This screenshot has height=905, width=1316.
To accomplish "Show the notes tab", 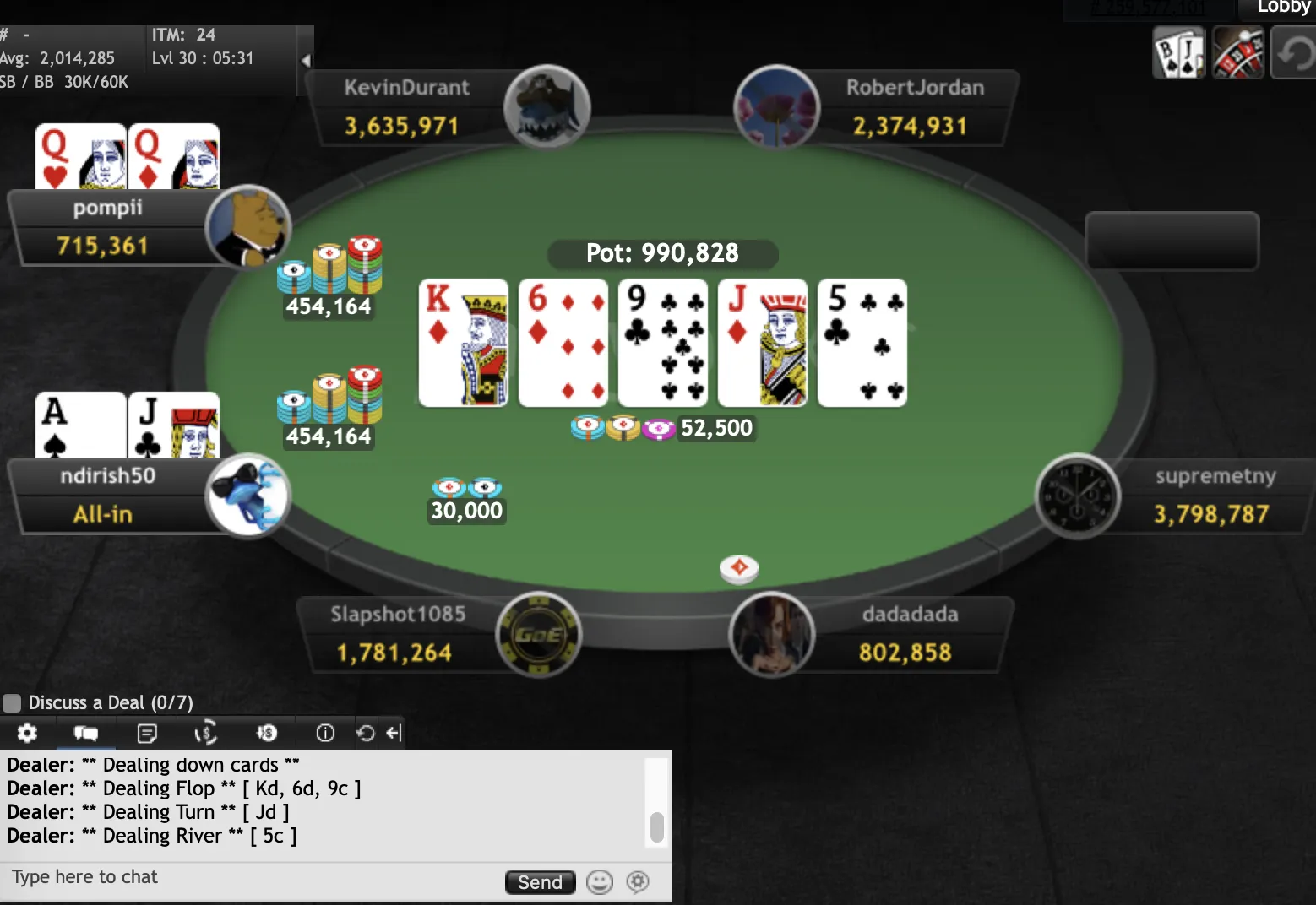I will pos(147,733).
